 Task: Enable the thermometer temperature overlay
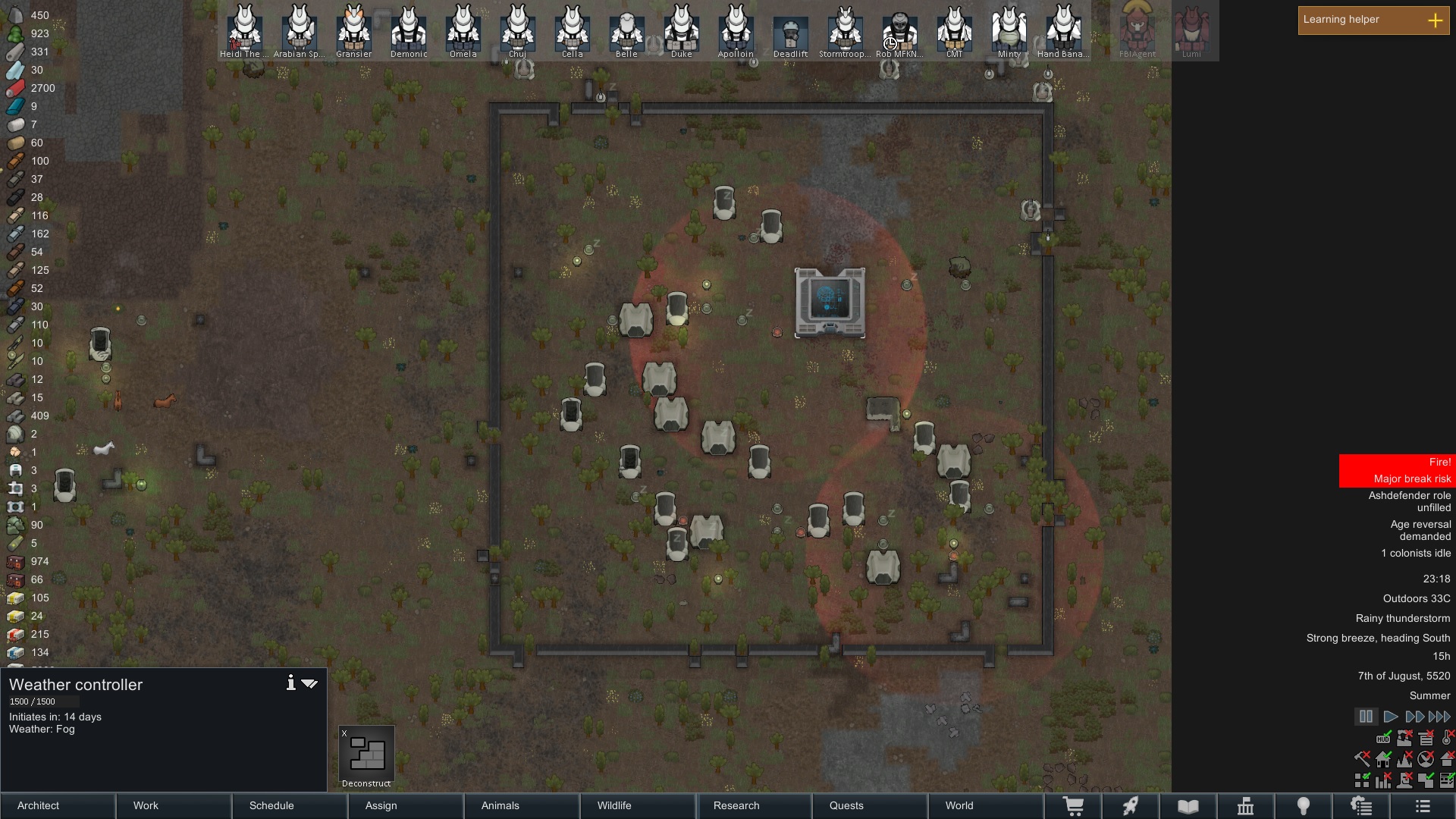point(1447,739)
